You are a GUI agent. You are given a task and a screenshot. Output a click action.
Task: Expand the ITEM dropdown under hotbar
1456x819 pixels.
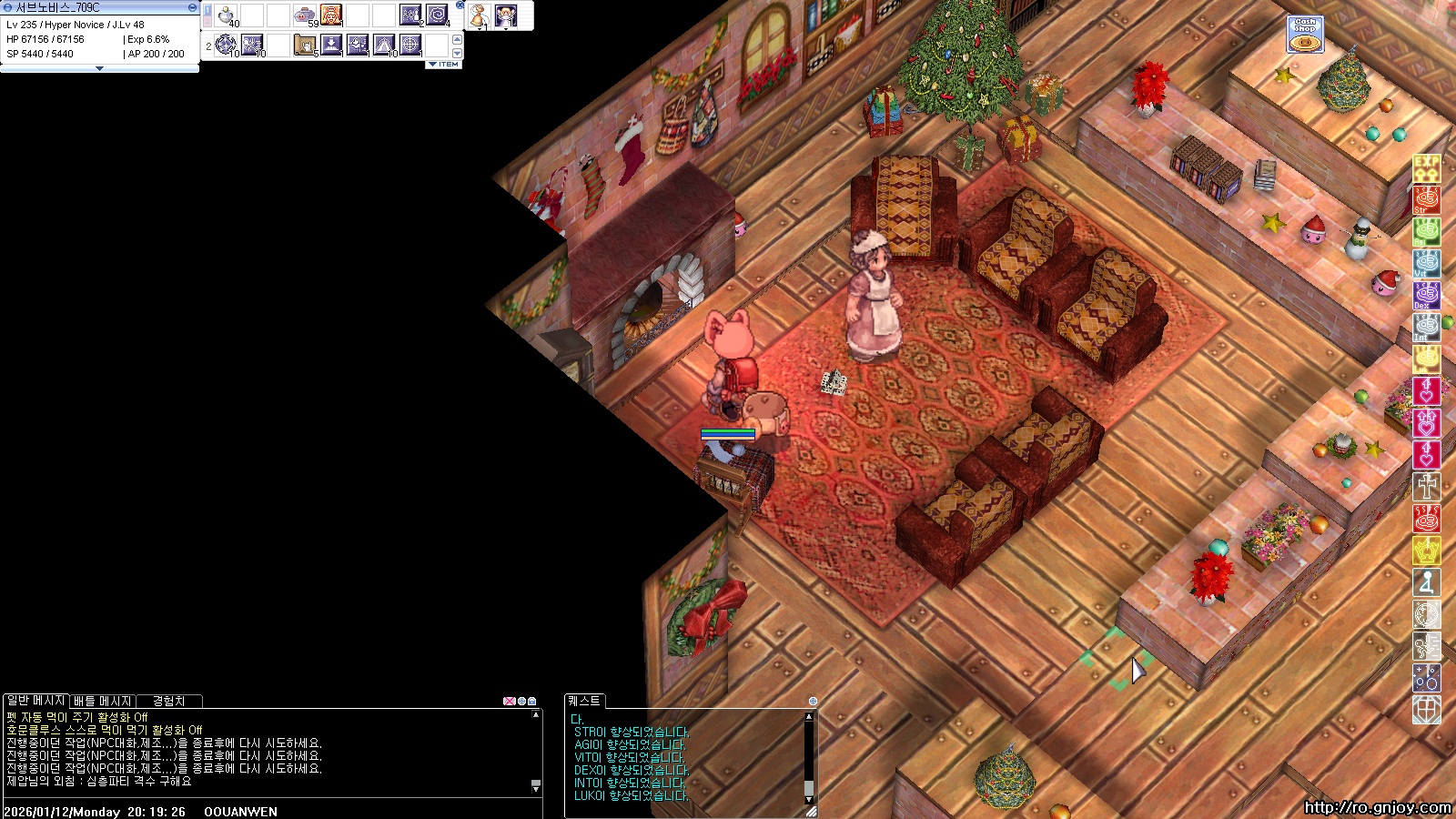tap(444, 65)
